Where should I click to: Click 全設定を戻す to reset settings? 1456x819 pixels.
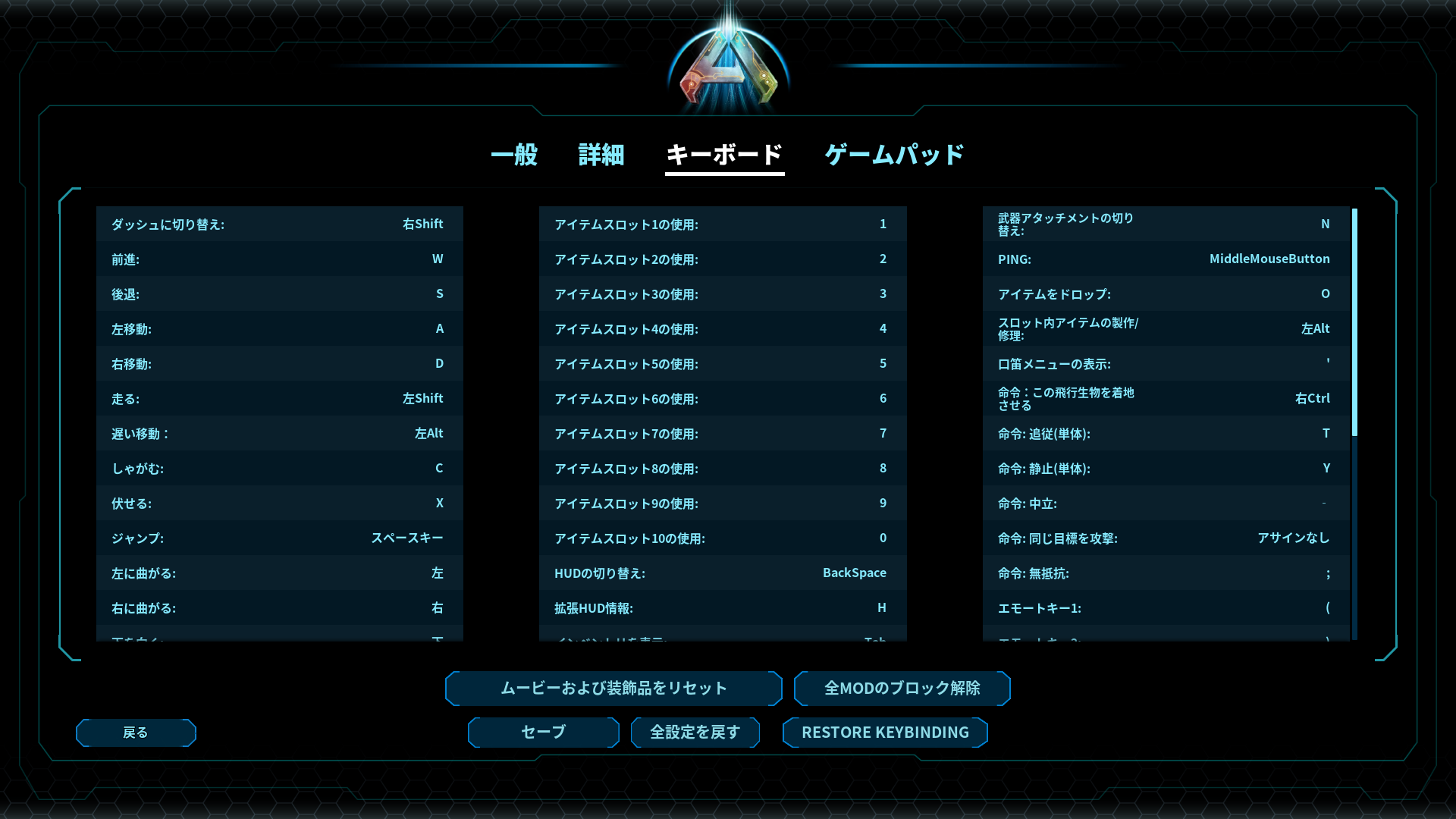click(x=695, y=732)
